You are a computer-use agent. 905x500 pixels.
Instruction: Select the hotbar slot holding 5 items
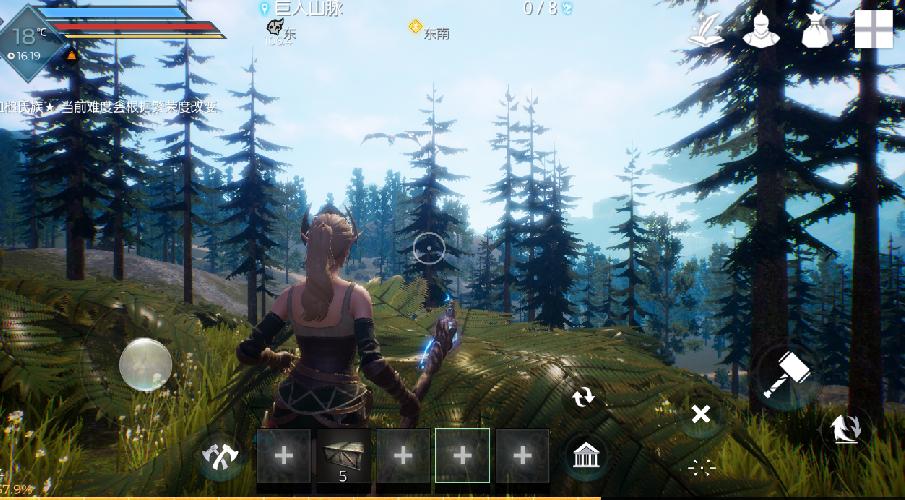point(343,456)
